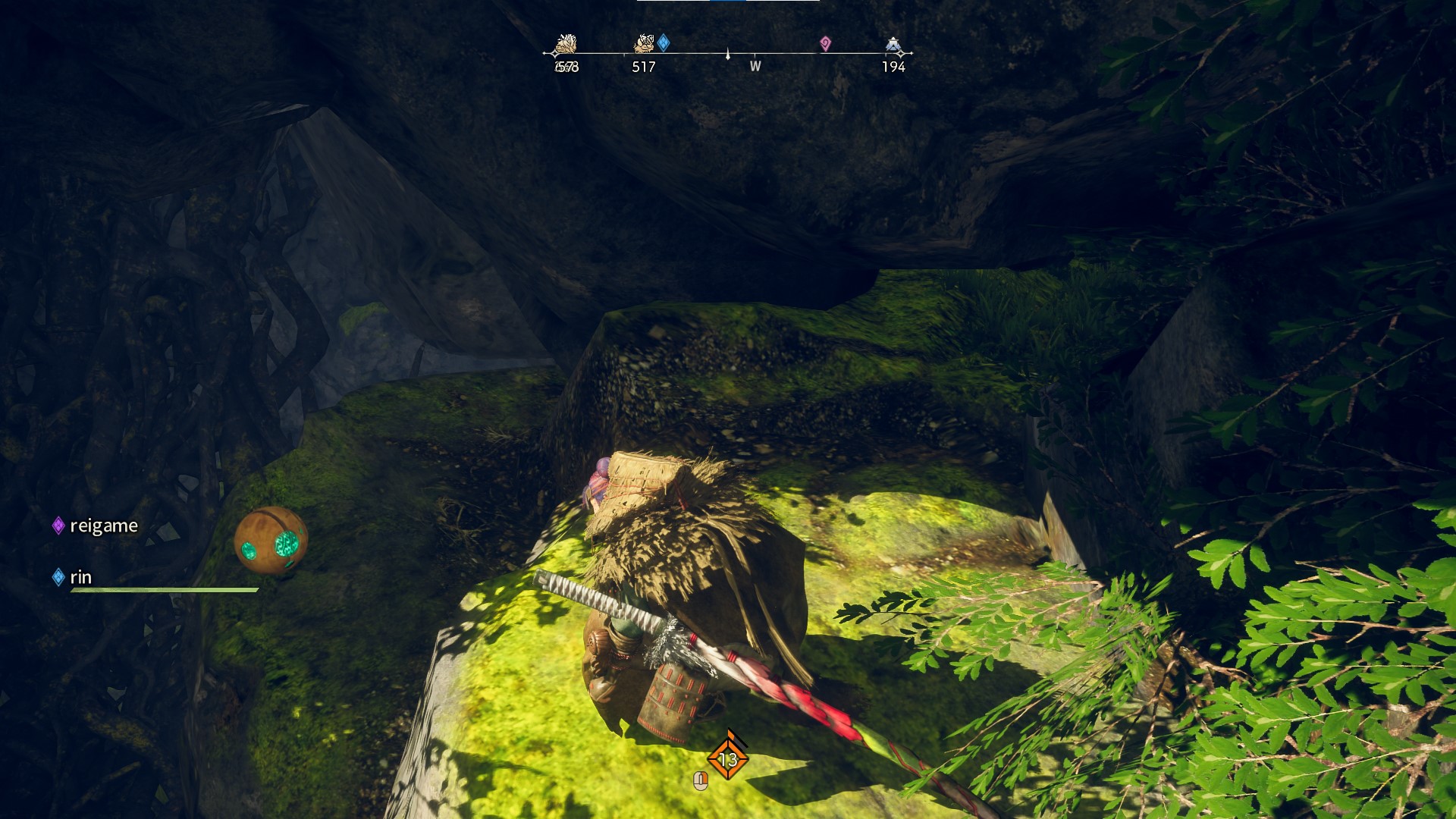Click the camp tent marker on compass
The width and height of the screenshot is (1456, 819).
(893, 45)
